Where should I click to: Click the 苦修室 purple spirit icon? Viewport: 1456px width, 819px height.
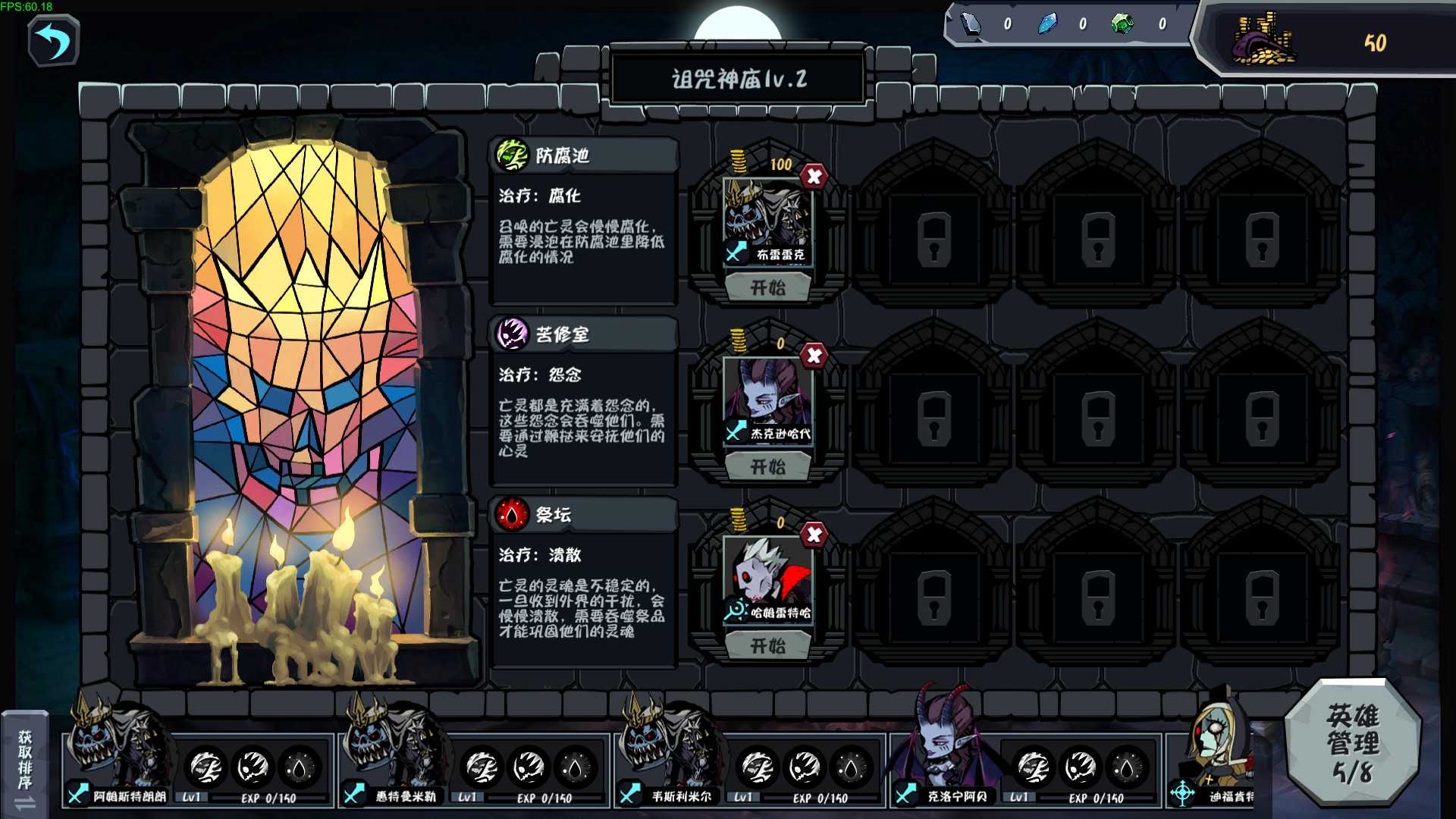[x=513, y=334]
